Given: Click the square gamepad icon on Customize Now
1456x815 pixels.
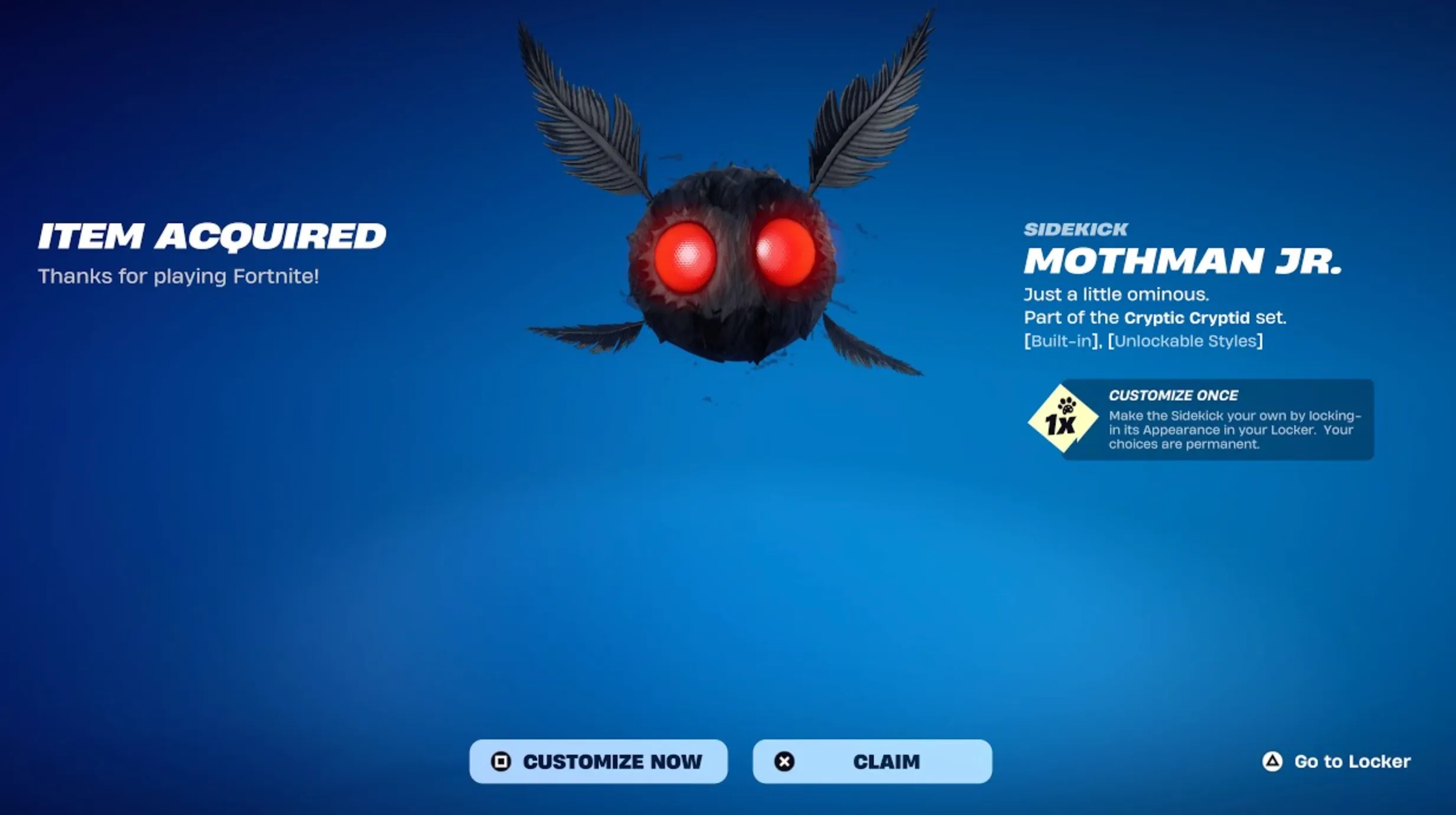Looking at the screenshot, I should tap(502, 762).
